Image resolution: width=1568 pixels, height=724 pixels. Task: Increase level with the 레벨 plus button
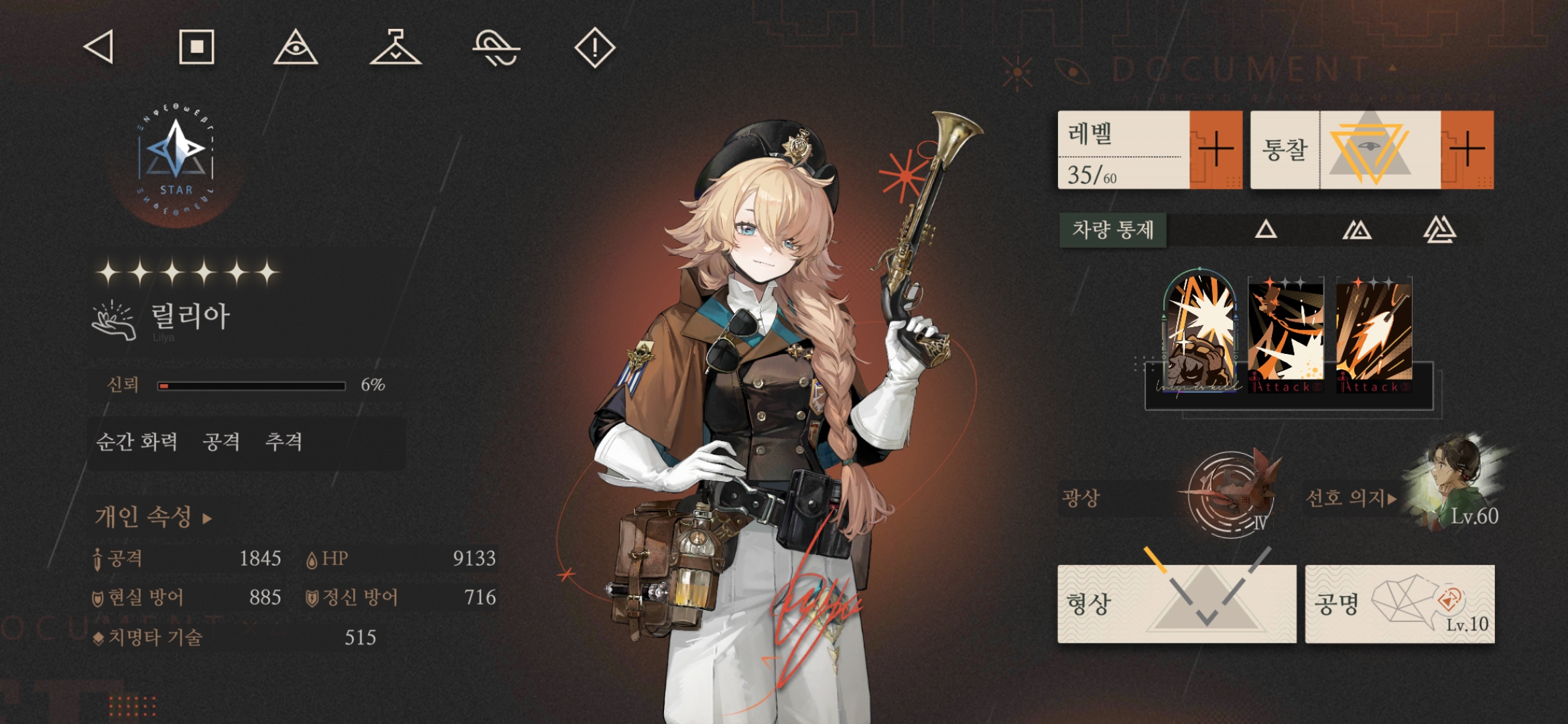tap(1215, 149)
